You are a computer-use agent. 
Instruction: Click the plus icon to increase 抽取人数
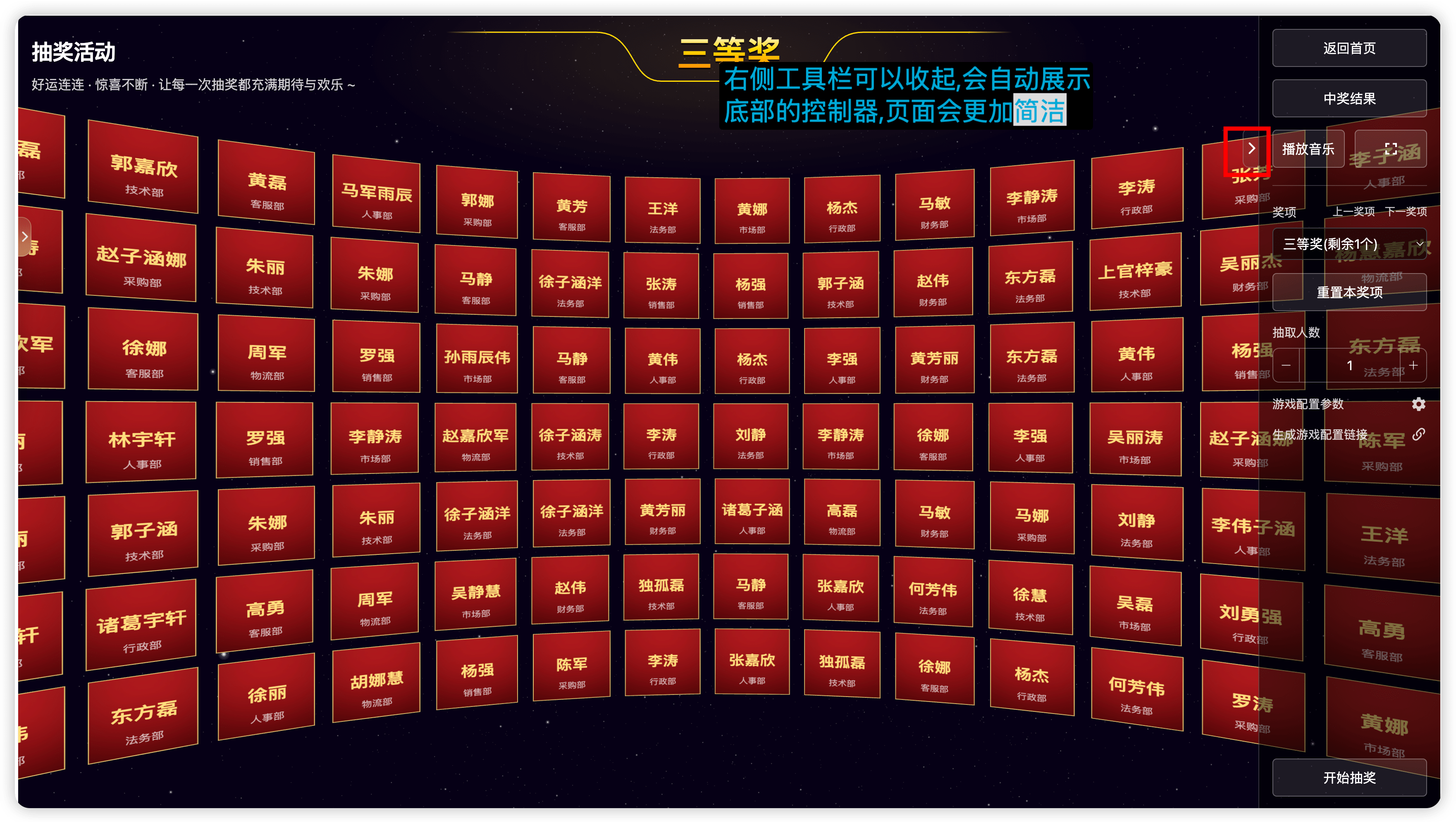[1413, 365]
